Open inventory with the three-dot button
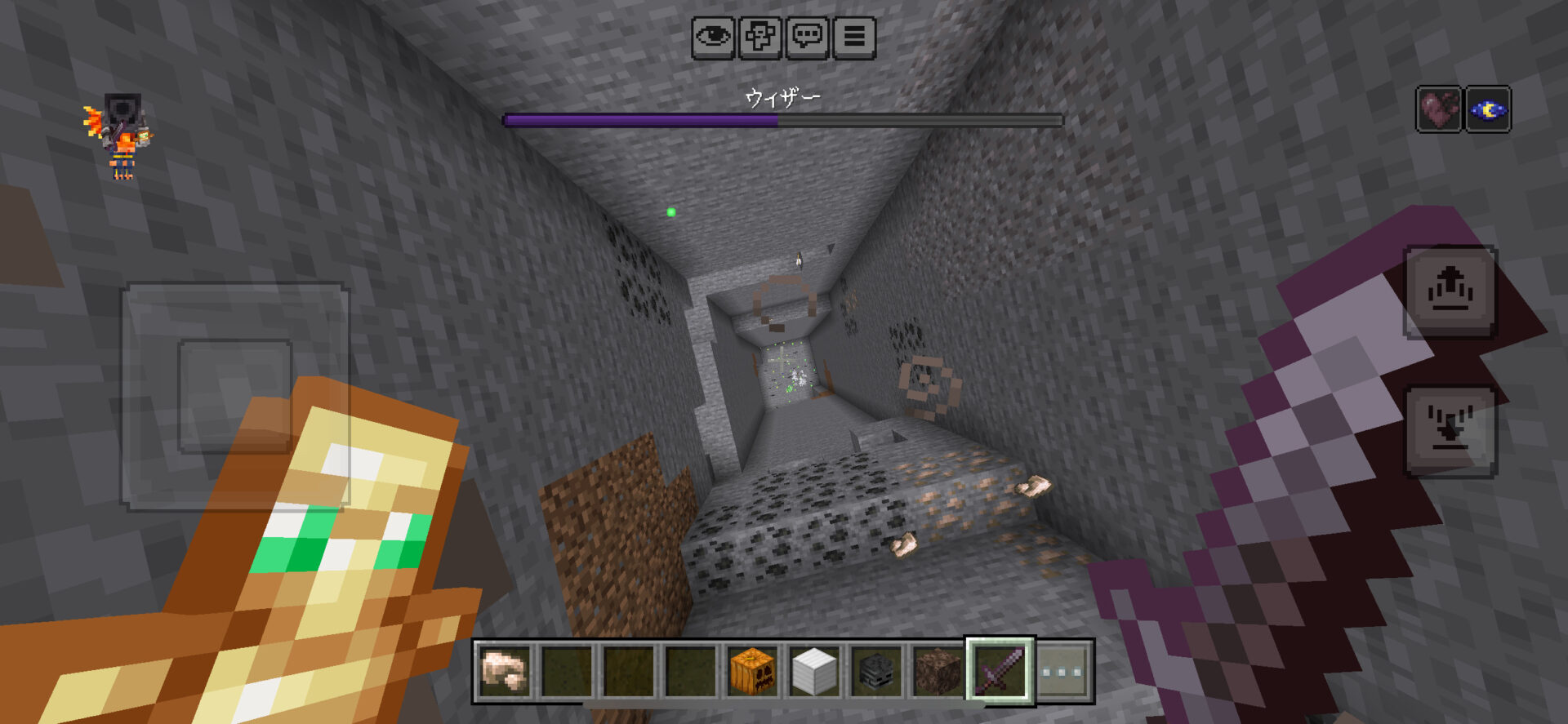Image resolution: width=1568 pixels, height=724 pixels. (1062, 671)
